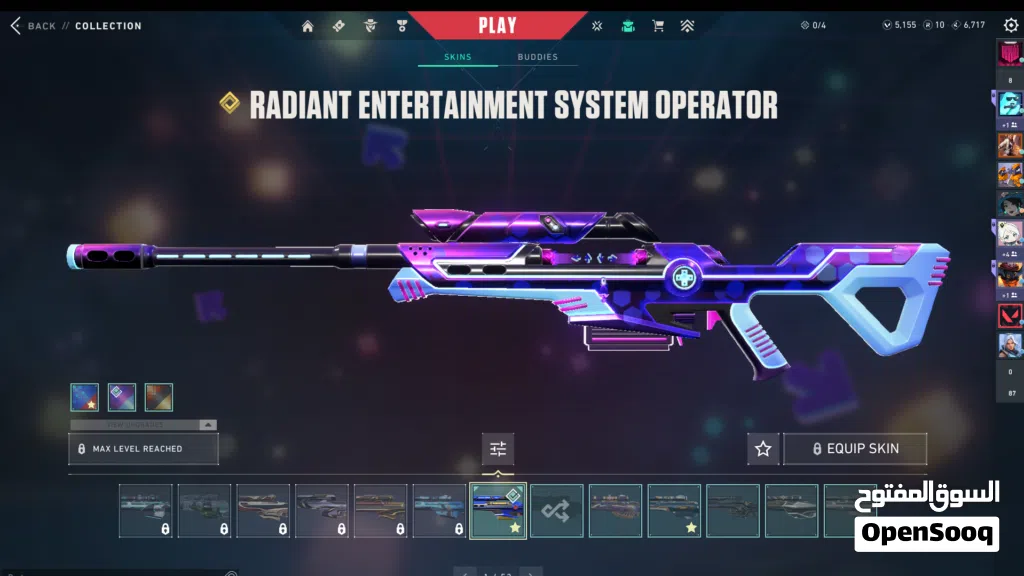1024x576 pixels.
Task: Go to the next skins page arrow
Action: point(532,572)
